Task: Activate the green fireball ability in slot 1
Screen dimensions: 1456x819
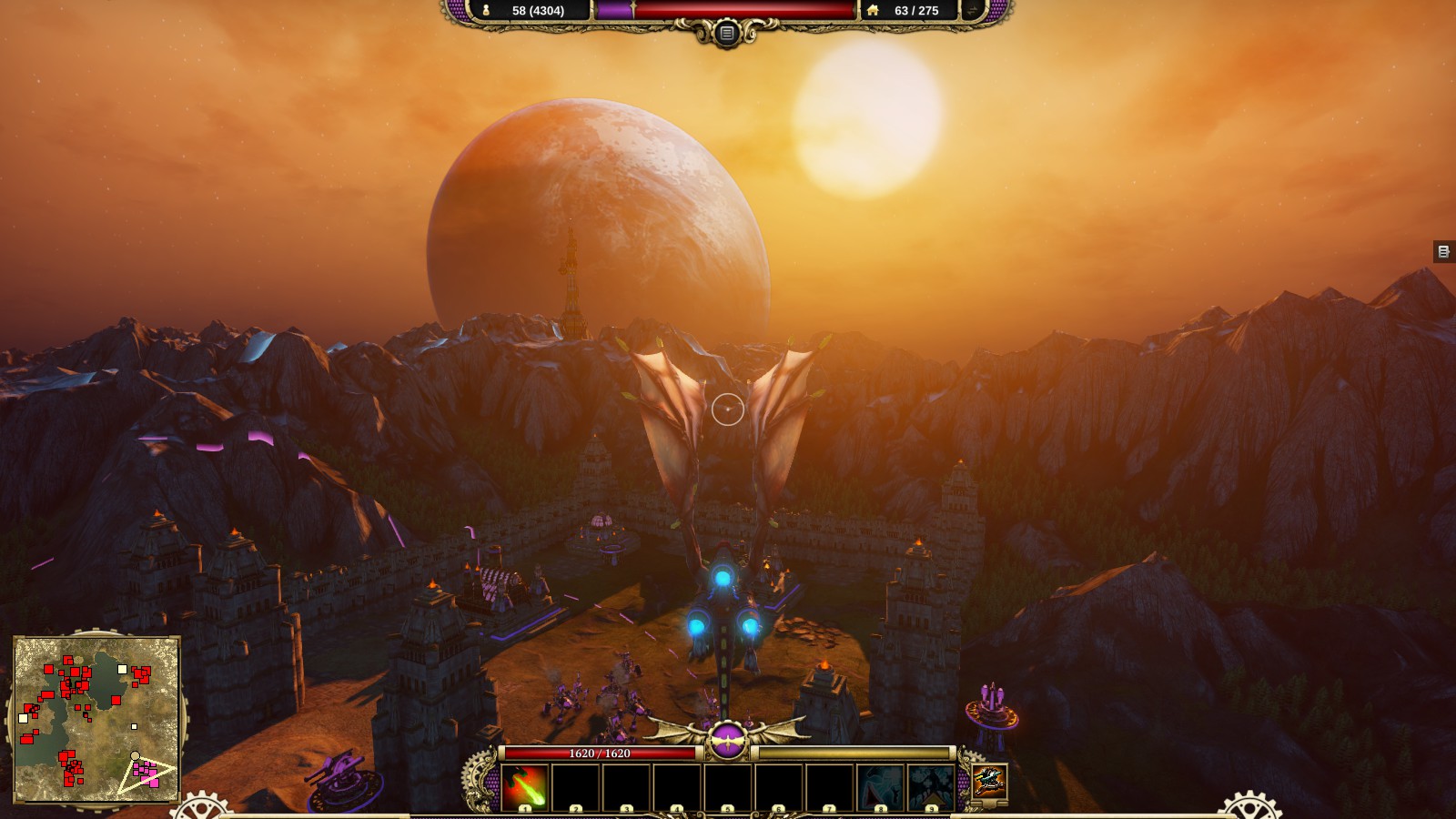Action: [525, 786]
